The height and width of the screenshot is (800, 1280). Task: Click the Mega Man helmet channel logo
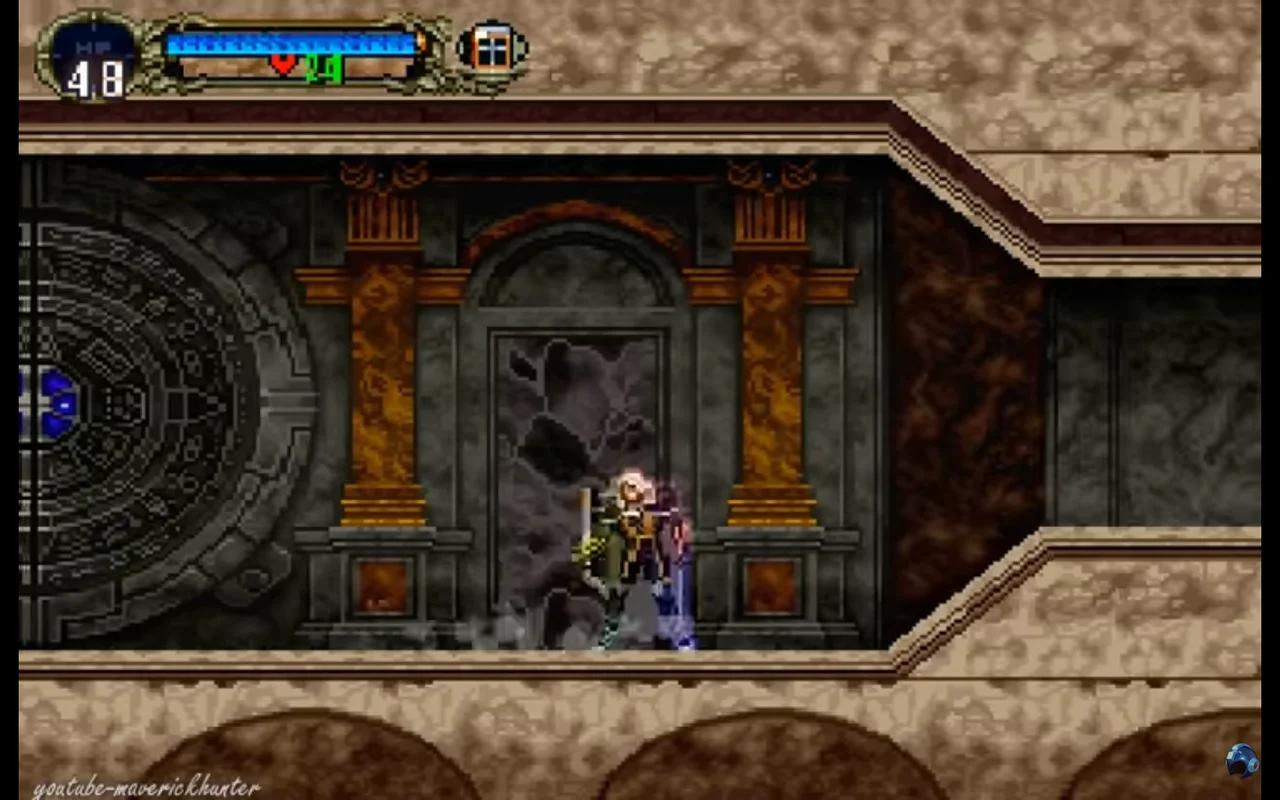(x=1243, y=761)
